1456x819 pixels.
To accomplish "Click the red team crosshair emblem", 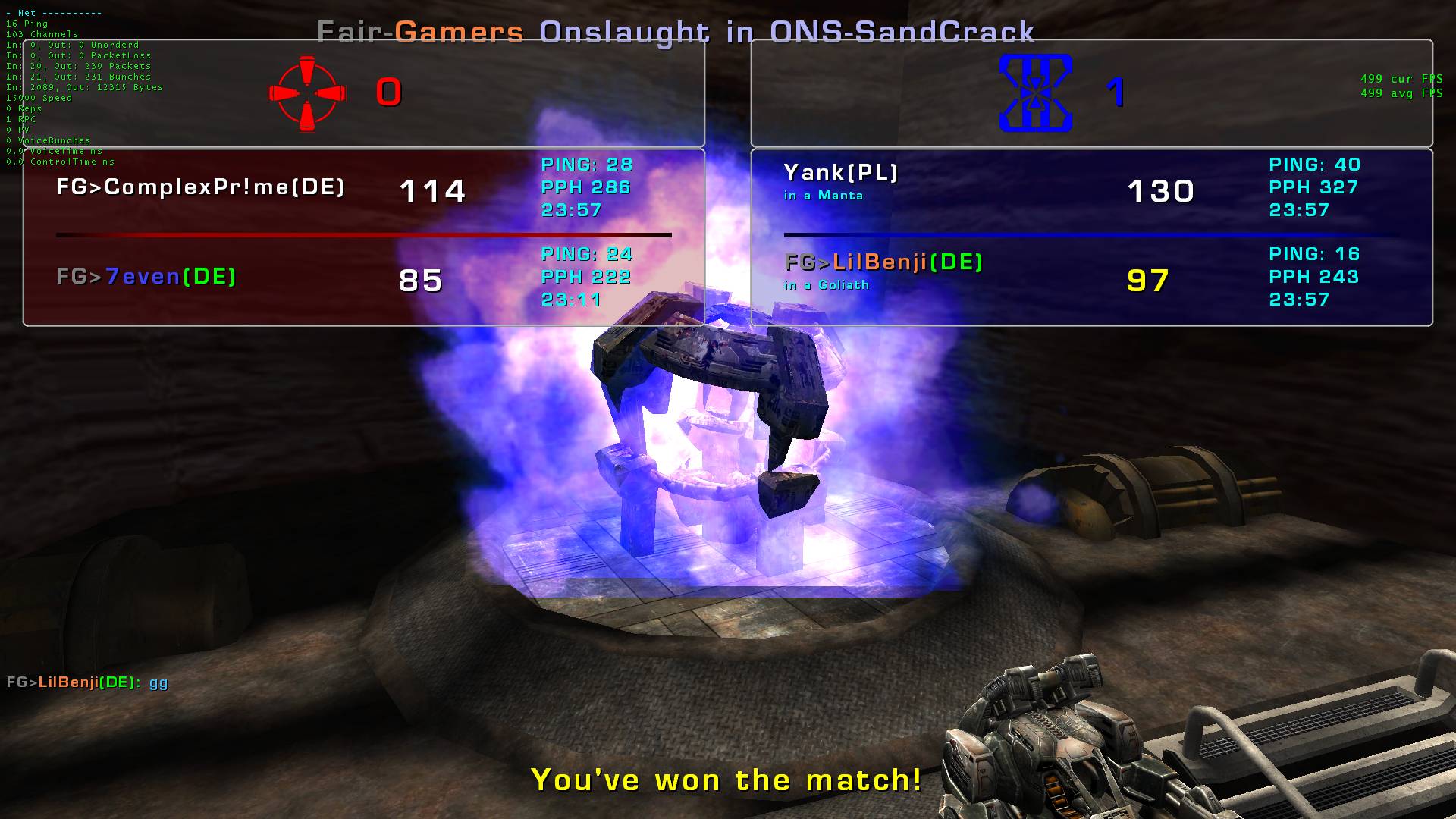I will (x=307, y=93).
